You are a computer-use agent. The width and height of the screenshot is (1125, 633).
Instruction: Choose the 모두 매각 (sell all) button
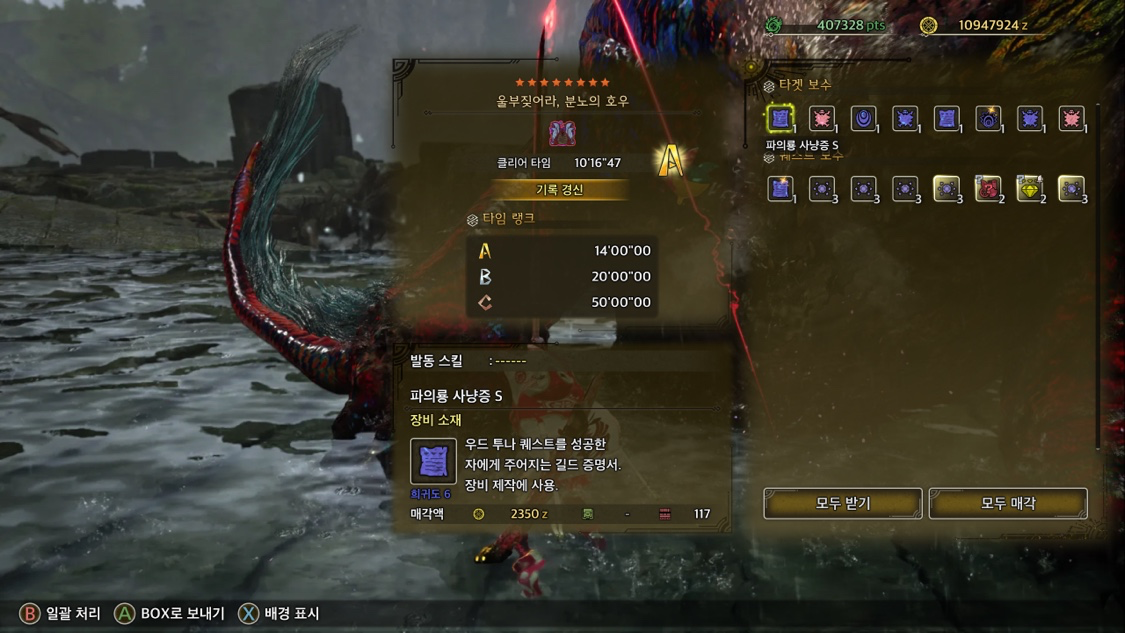[1008, 503]
